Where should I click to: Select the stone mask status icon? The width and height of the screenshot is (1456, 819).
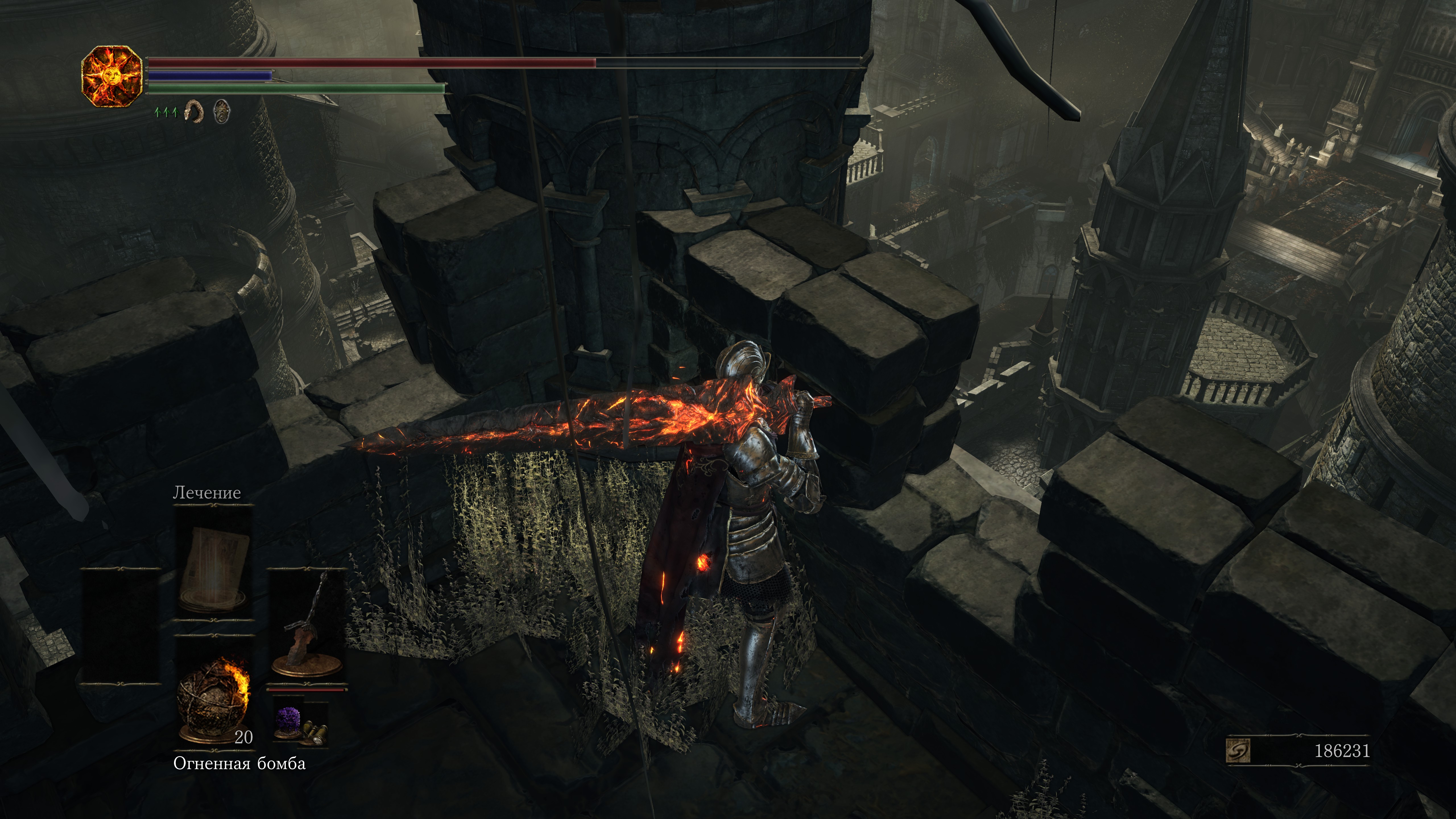point(222,111)
